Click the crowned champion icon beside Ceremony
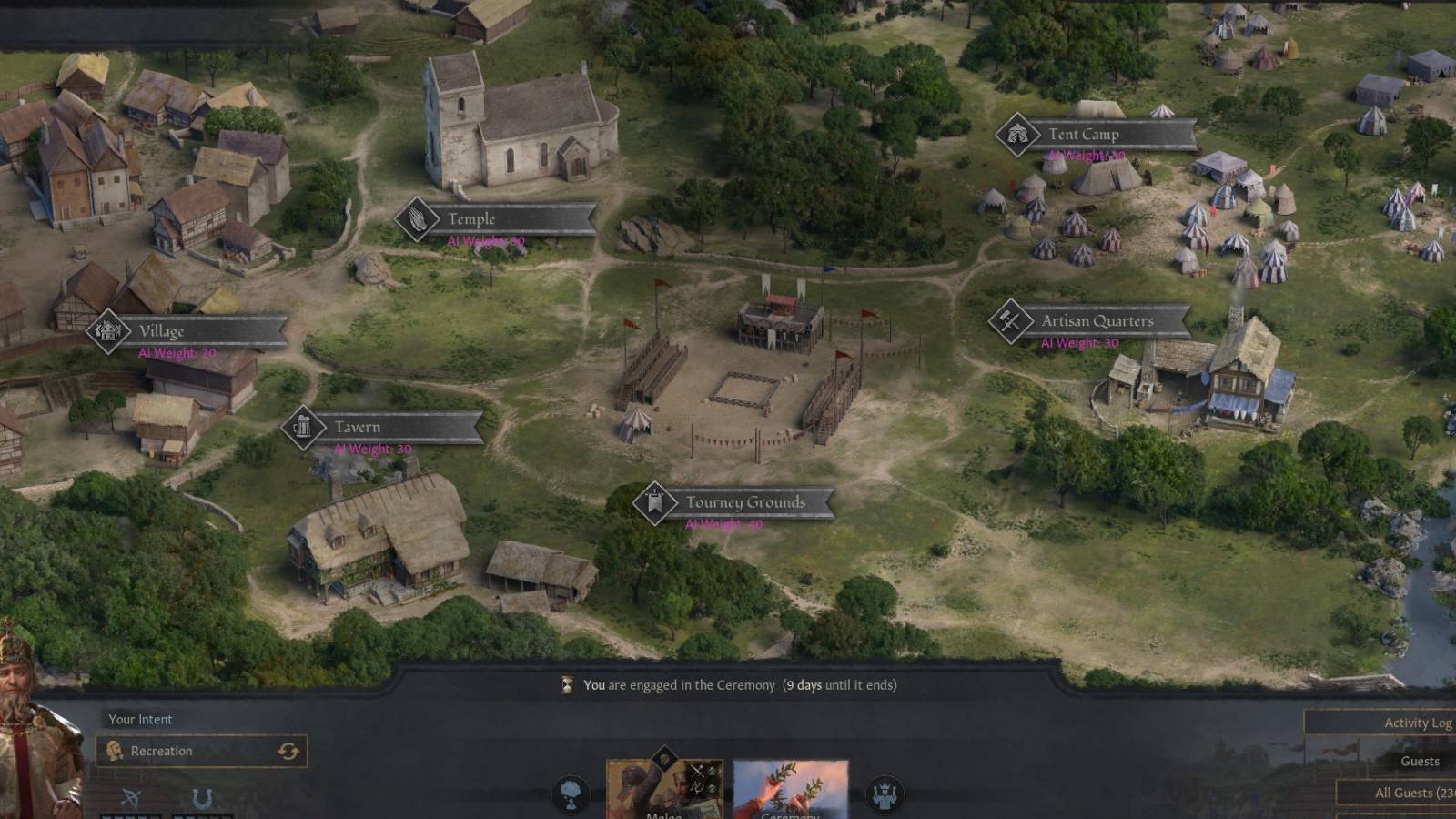This screenshot has width=1456, height=819. pyautogui.click(x=883, y=795)
